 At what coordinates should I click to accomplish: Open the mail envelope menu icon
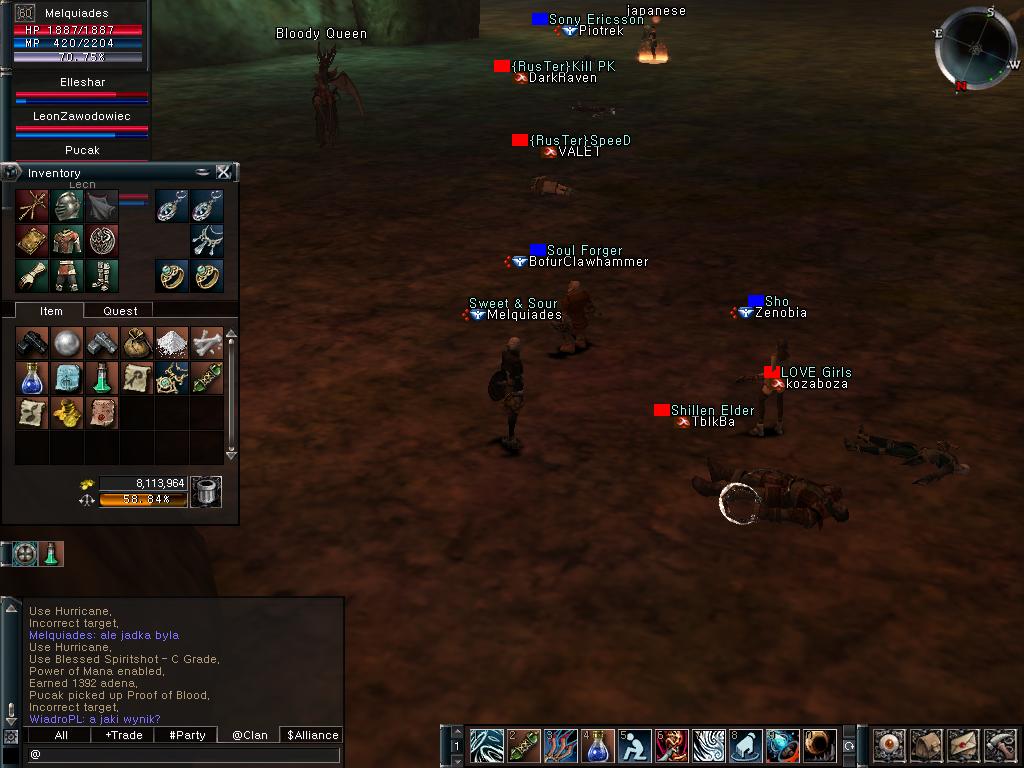(x=962, y=745)
